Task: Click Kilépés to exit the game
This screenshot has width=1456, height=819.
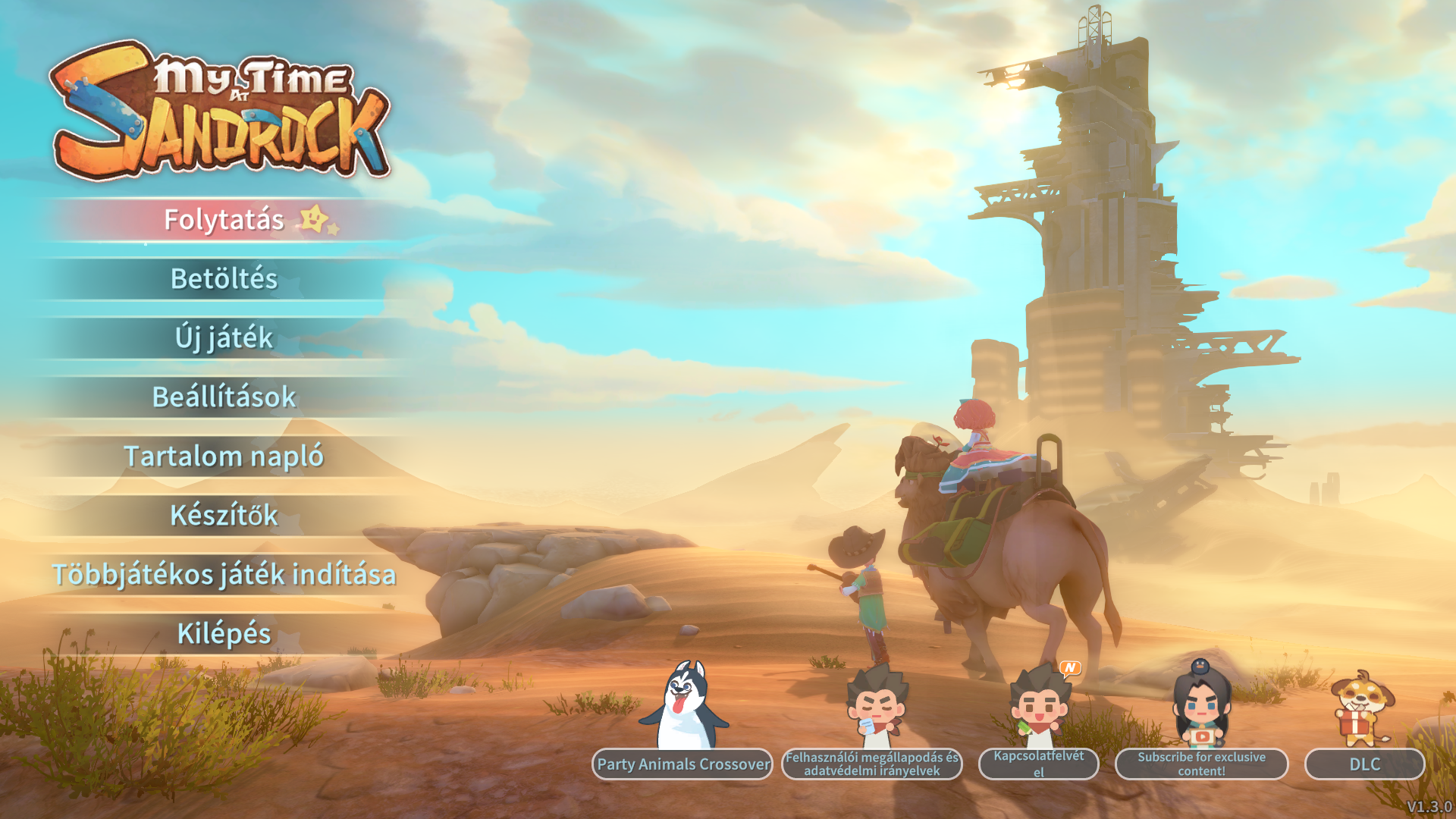Action: (x=224, y=634)
